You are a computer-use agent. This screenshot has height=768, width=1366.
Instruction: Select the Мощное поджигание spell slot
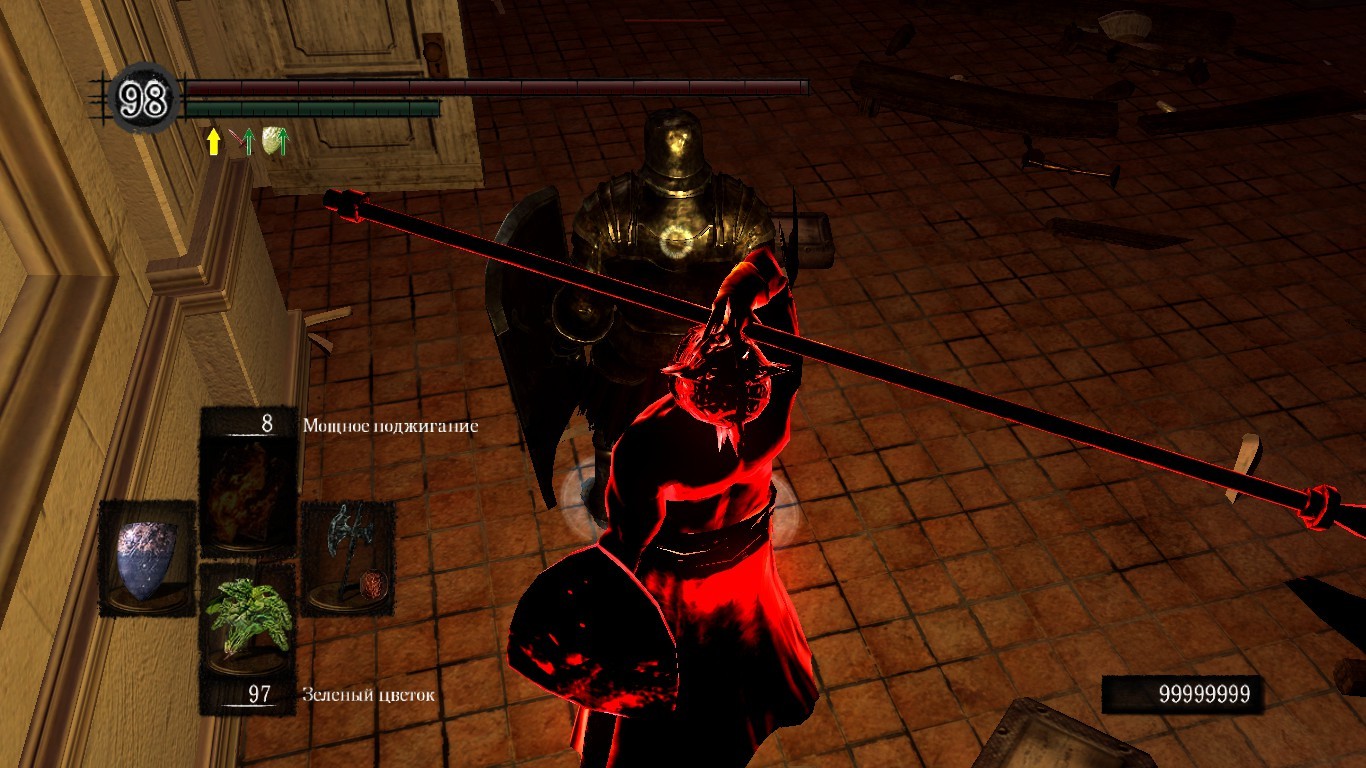pos(247,482)
